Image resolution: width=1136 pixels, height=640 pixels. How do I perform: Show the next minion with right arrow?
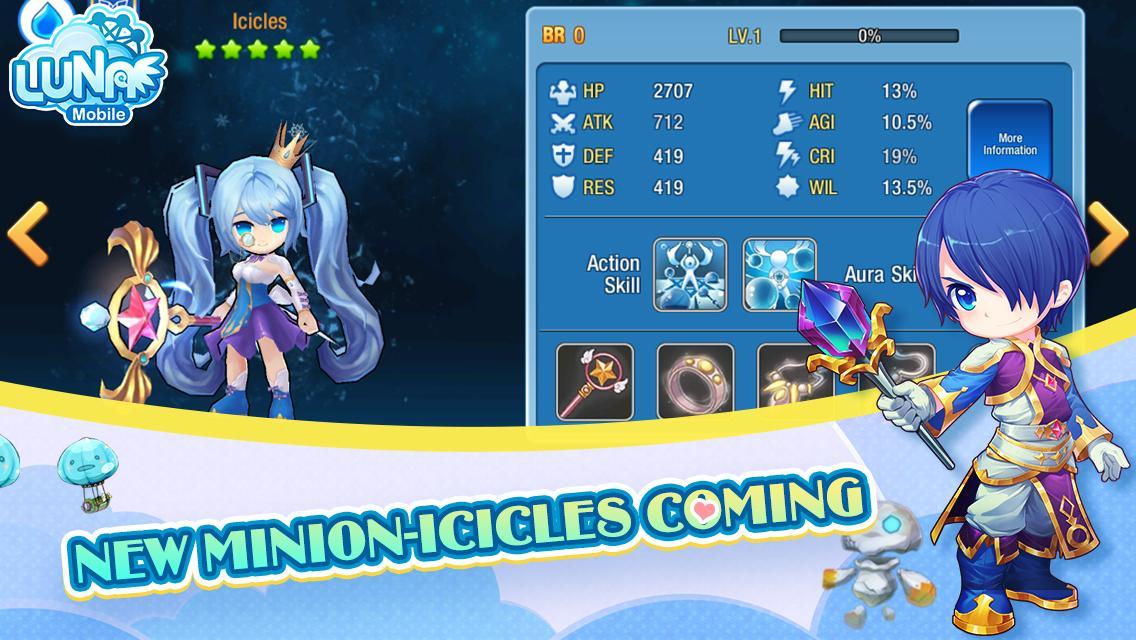pyautogui.click(x=1107, y=233)
